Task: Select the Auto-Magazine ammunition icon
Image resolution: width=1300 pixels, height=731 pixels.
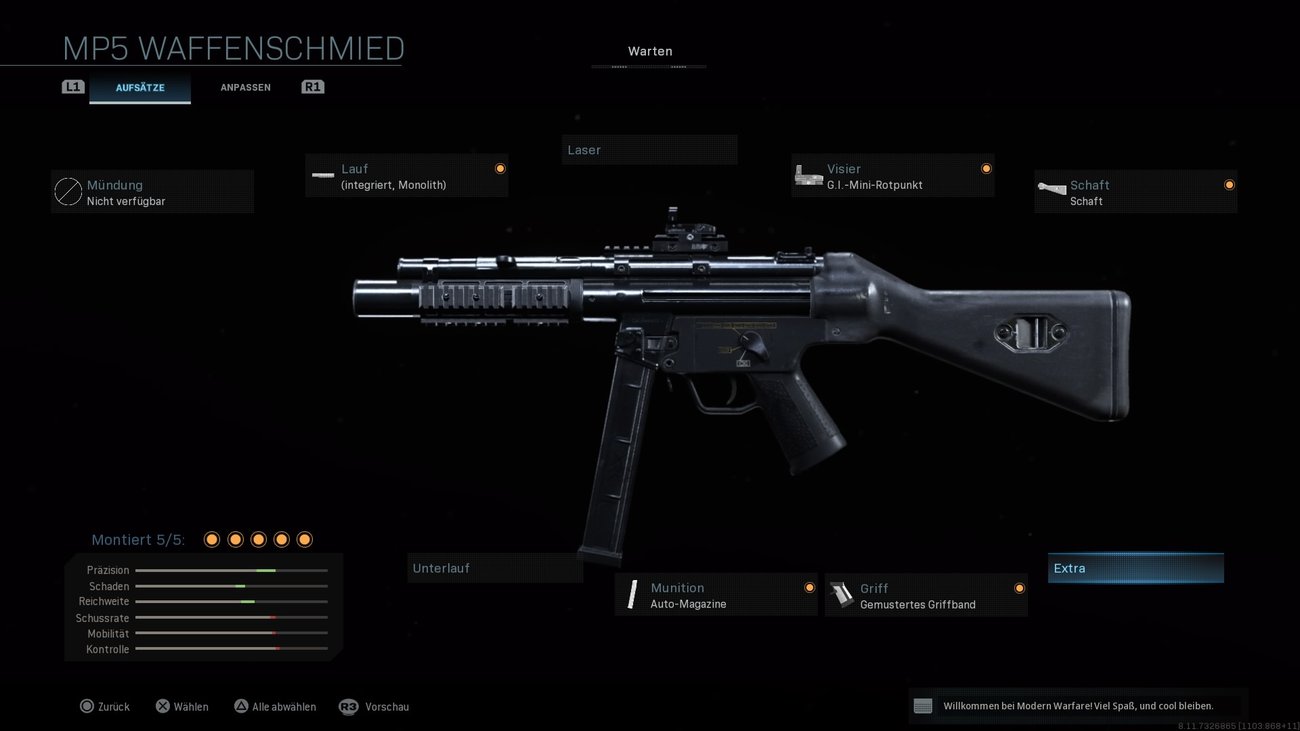Action: [x=633, y=594]
